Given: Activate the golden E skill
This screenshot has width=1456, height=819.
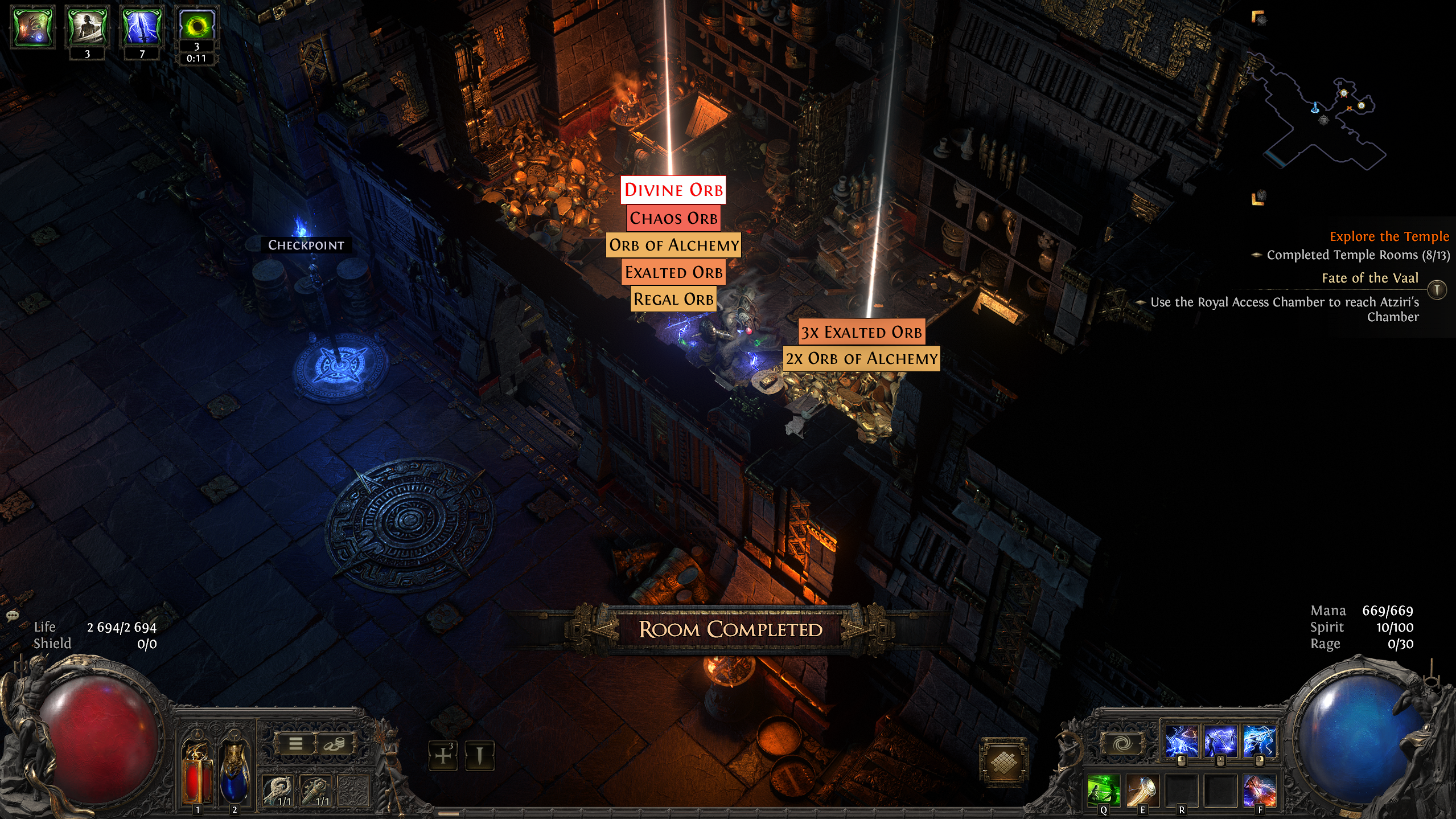Looking at the screenshot, I should pos(1142,790).
